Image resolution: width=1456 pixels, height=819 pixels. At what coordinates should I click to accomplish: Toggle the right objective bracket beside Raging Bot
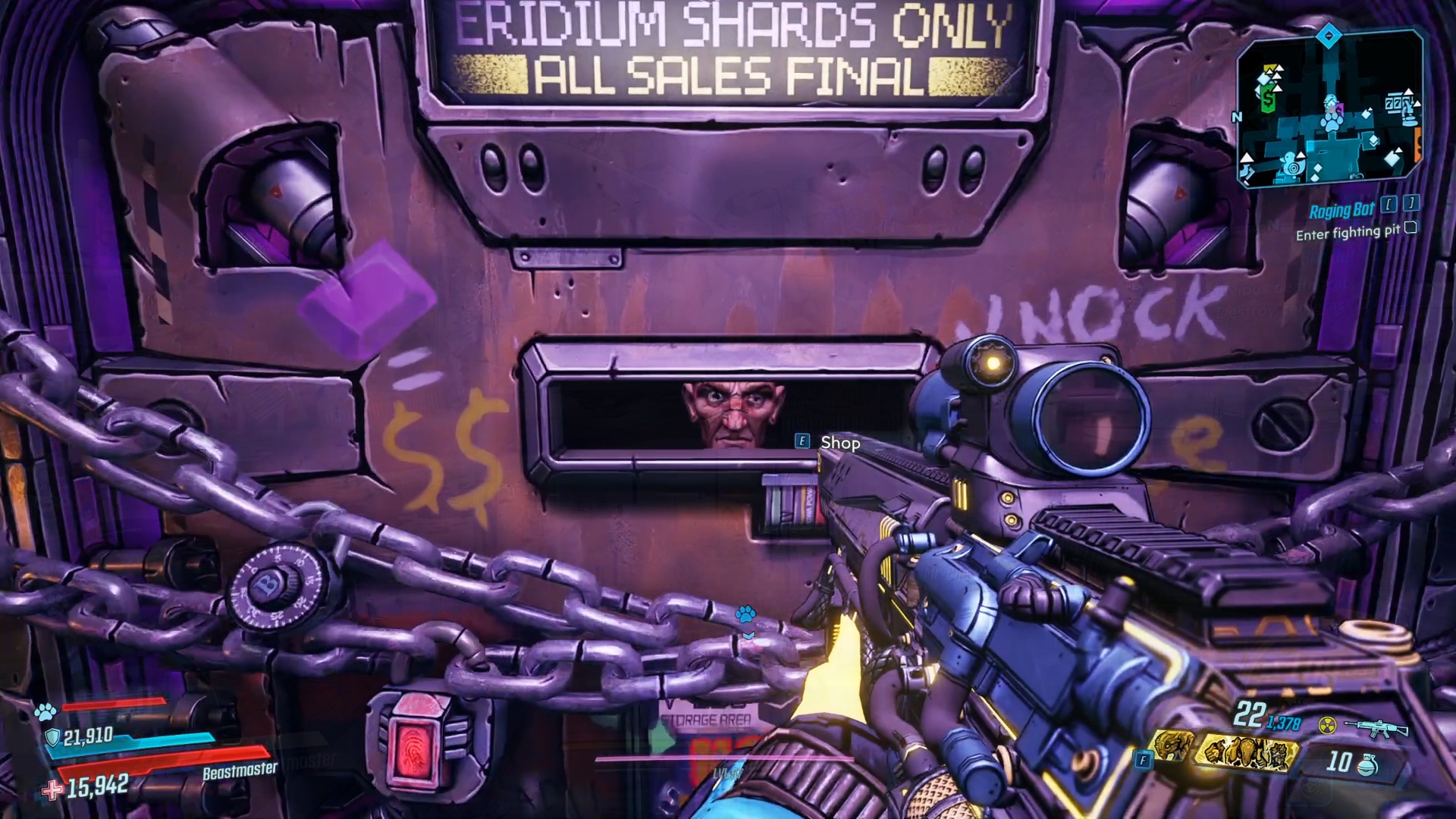coord(1411,204)
